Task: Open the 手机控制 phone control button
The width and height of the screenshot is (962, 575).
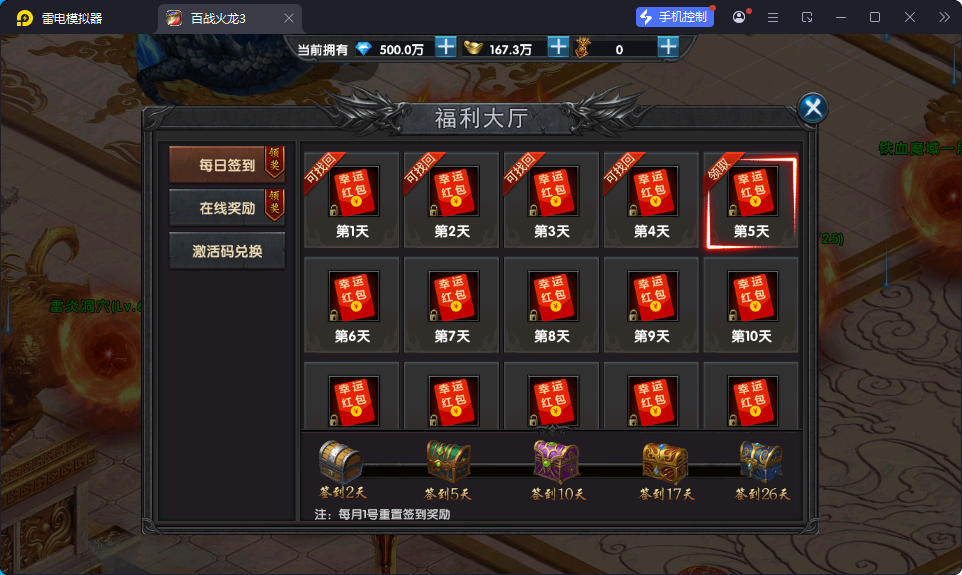Action: (x=675, y=17)
